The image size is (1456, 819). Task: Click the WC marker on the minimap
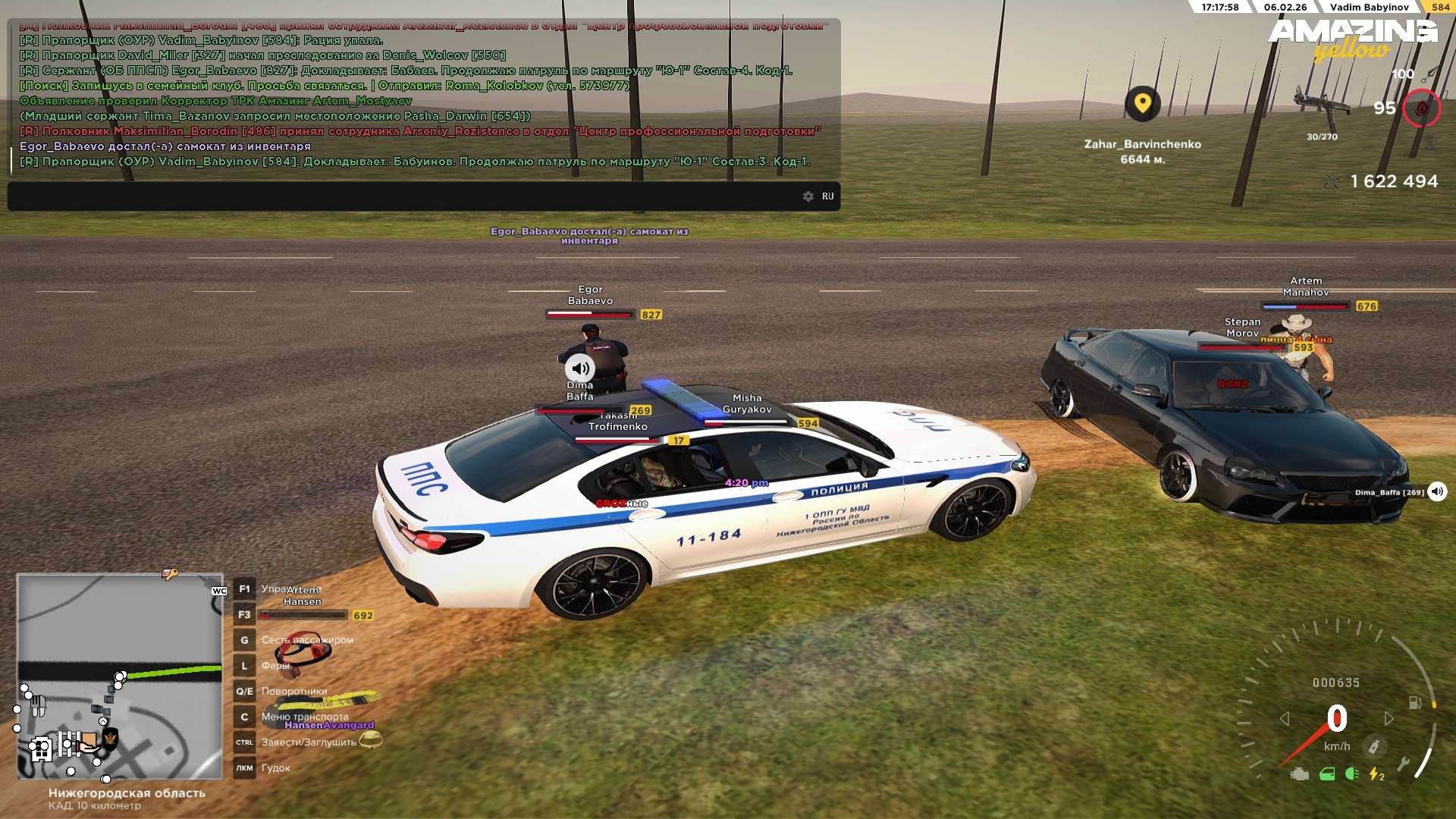click(x=219, y=591)
